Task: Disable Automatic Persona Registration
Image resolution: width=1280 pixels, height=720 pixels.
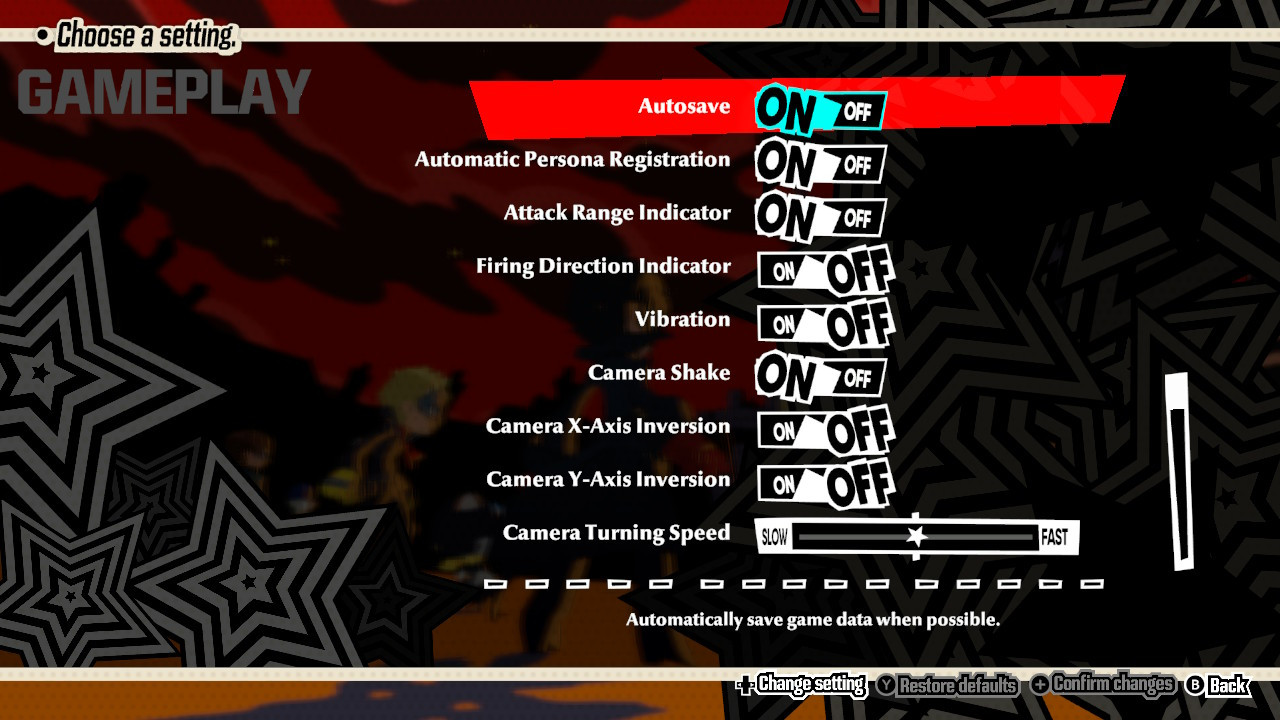Action: pyautogui.click(x=858, y=165)
